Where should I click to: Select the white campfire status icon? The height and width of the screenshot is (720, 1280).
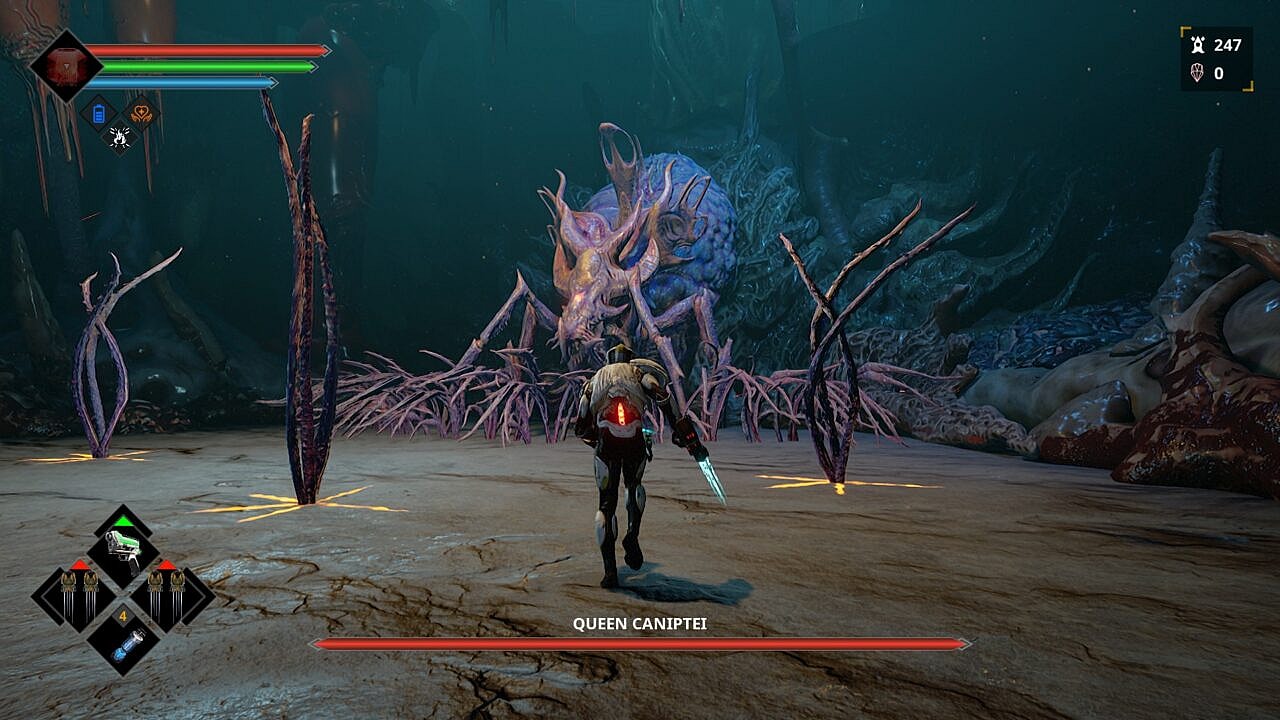click(120, 136)
